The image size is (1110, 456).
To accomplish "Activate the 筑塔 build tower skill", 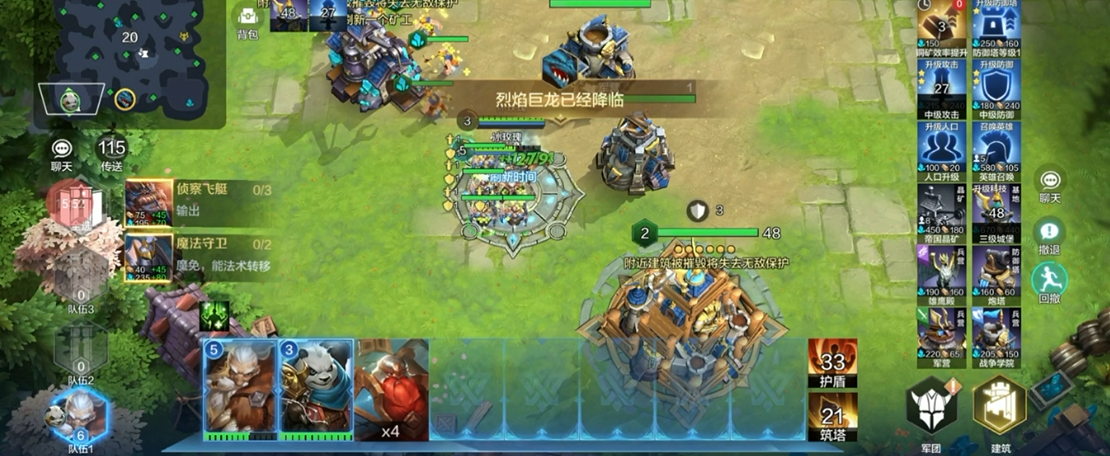I will click(x=833, y=418).
